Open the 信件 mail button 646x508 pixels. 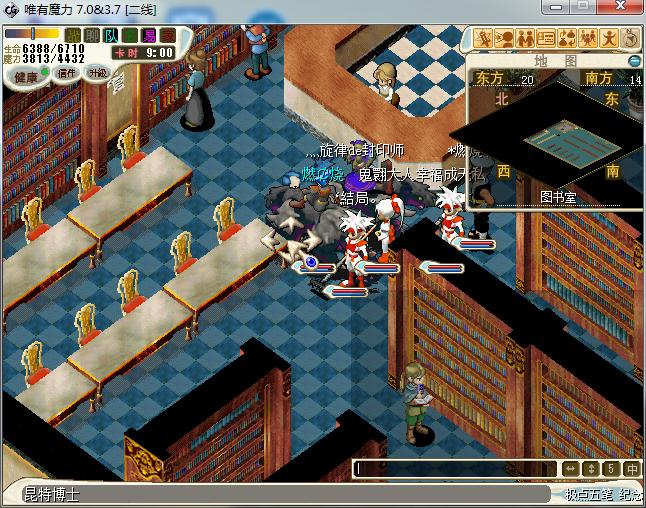click(67, 74)
